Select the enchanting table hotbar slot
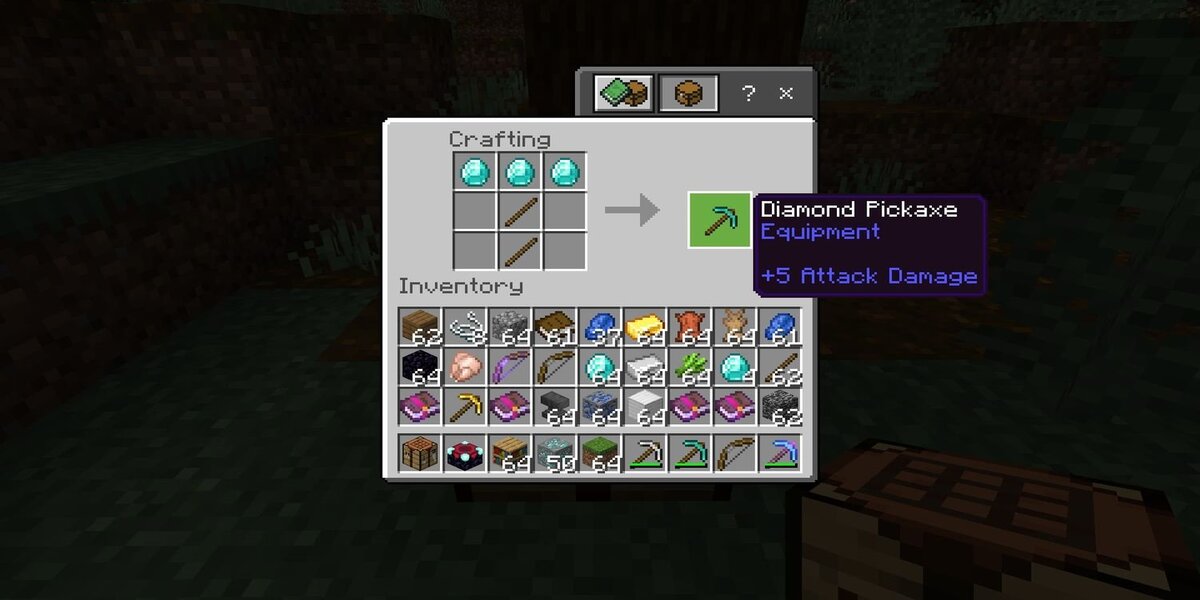The width and height of the screenshot is (1200, 600). pyautogui.click(x=465, y=453)
